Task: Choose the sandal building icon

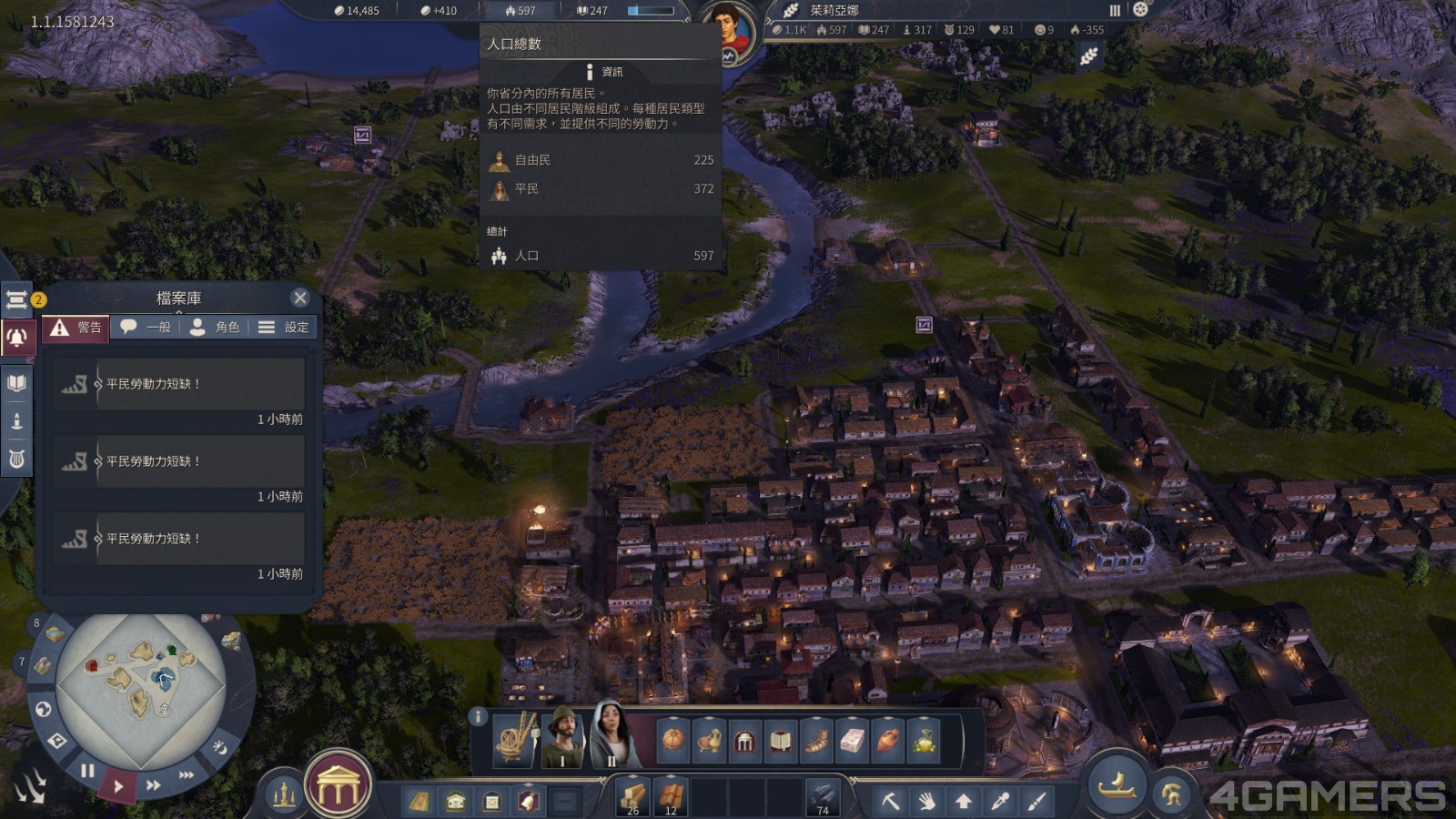Action: 816,741
